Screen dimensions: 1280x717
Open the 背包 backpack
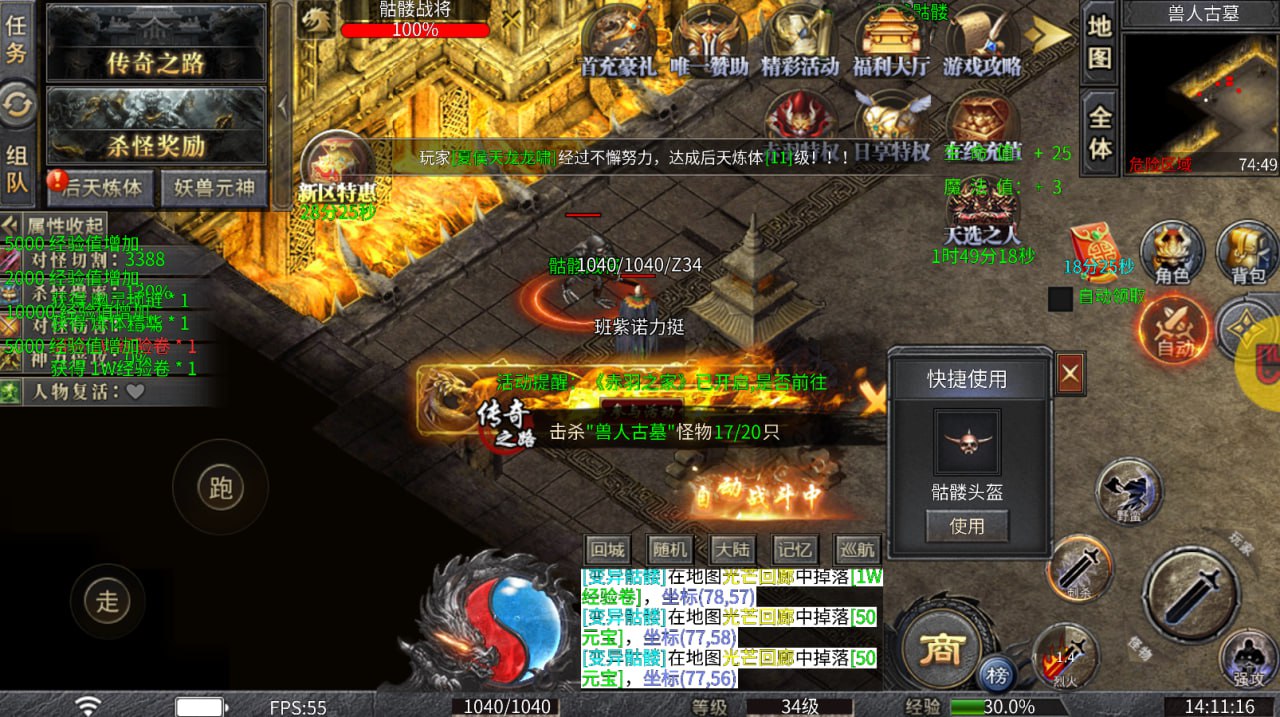point(1247,253)
